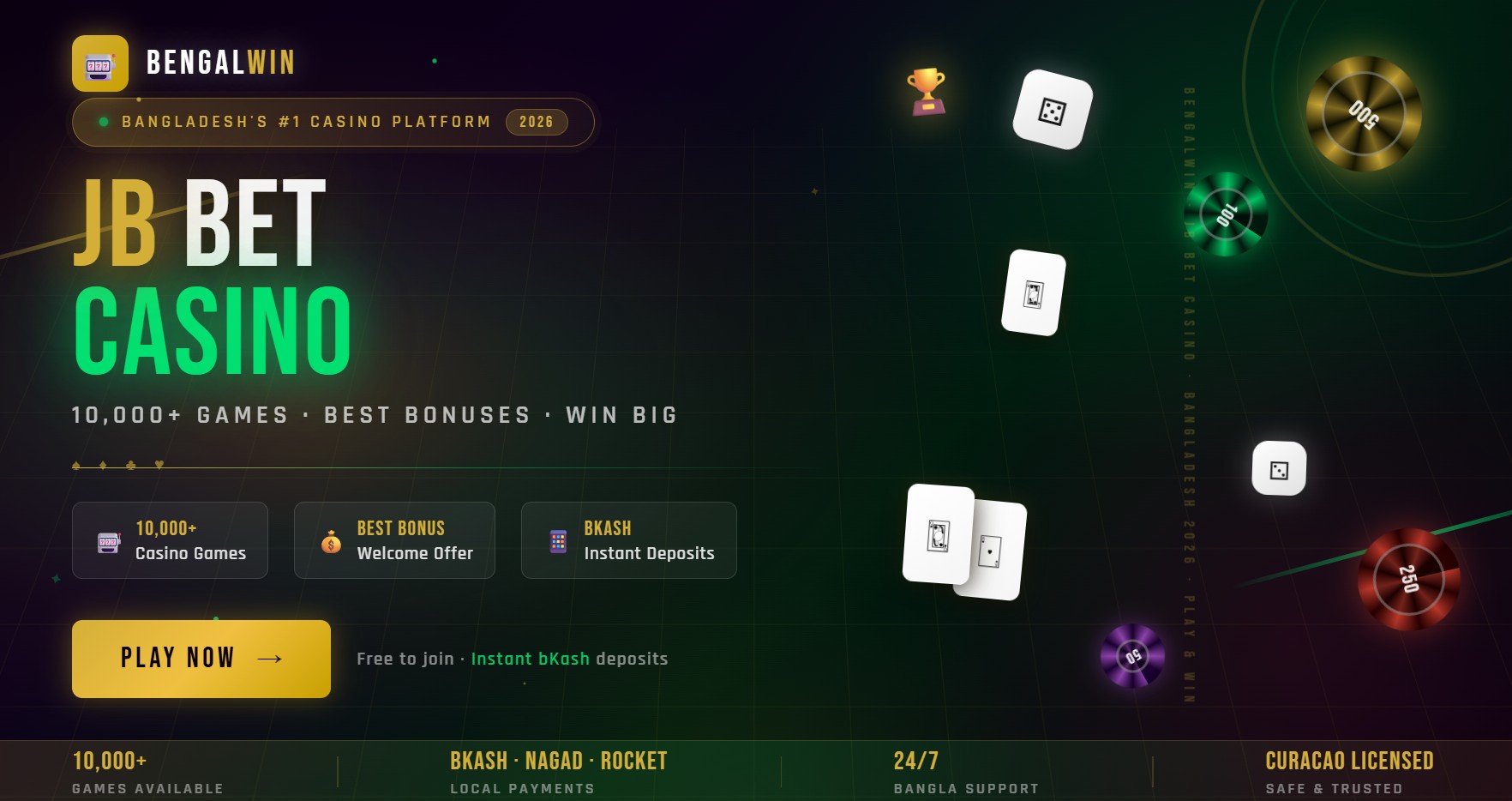1512x801 pixels.
Task: Click the Instant bKash link text
Action: point(529,659)
